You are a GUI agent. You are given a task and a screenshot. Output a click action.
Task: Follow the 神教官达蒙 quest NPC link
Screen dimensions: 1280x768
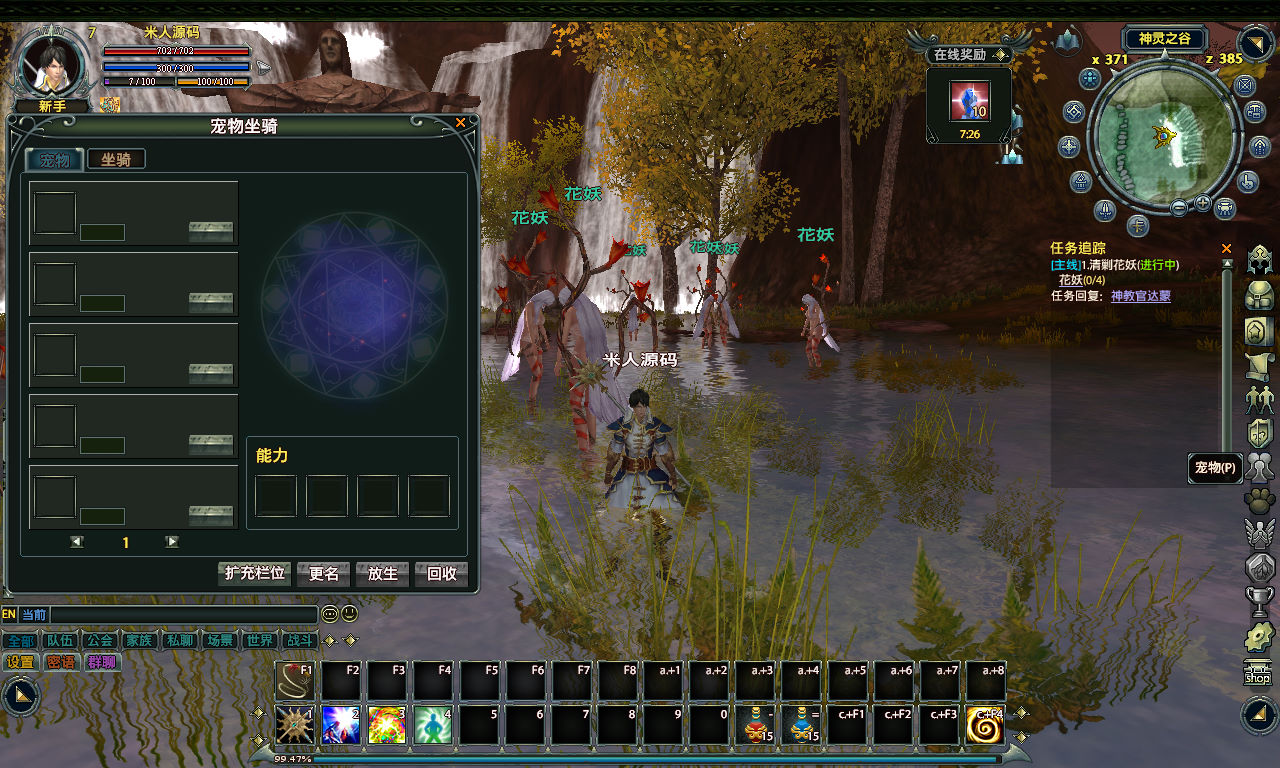pyautogui.click(x=1140, y=296)
